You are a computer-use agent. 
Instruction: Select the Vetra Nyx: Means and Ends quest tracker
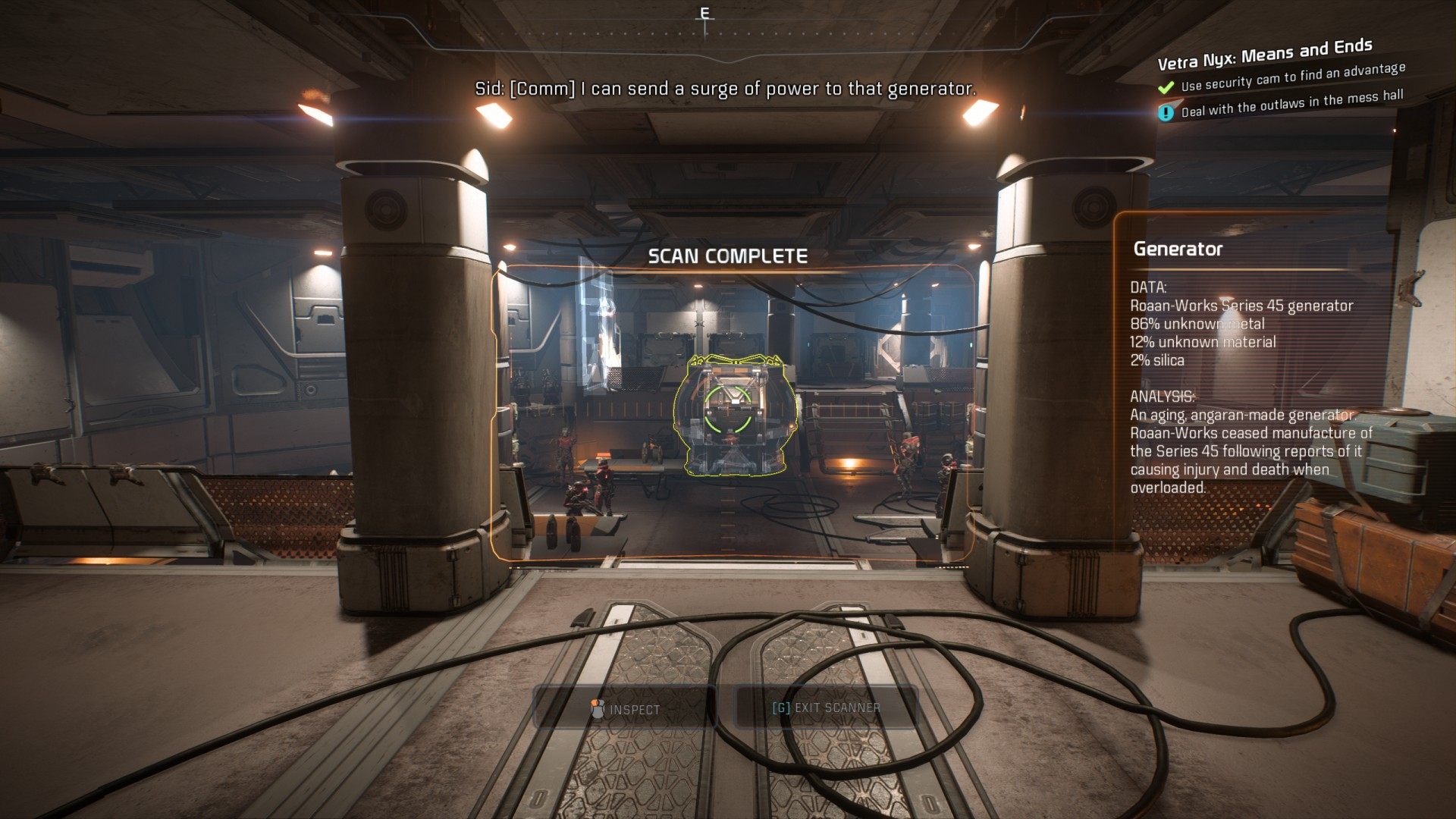point(1264,53)
